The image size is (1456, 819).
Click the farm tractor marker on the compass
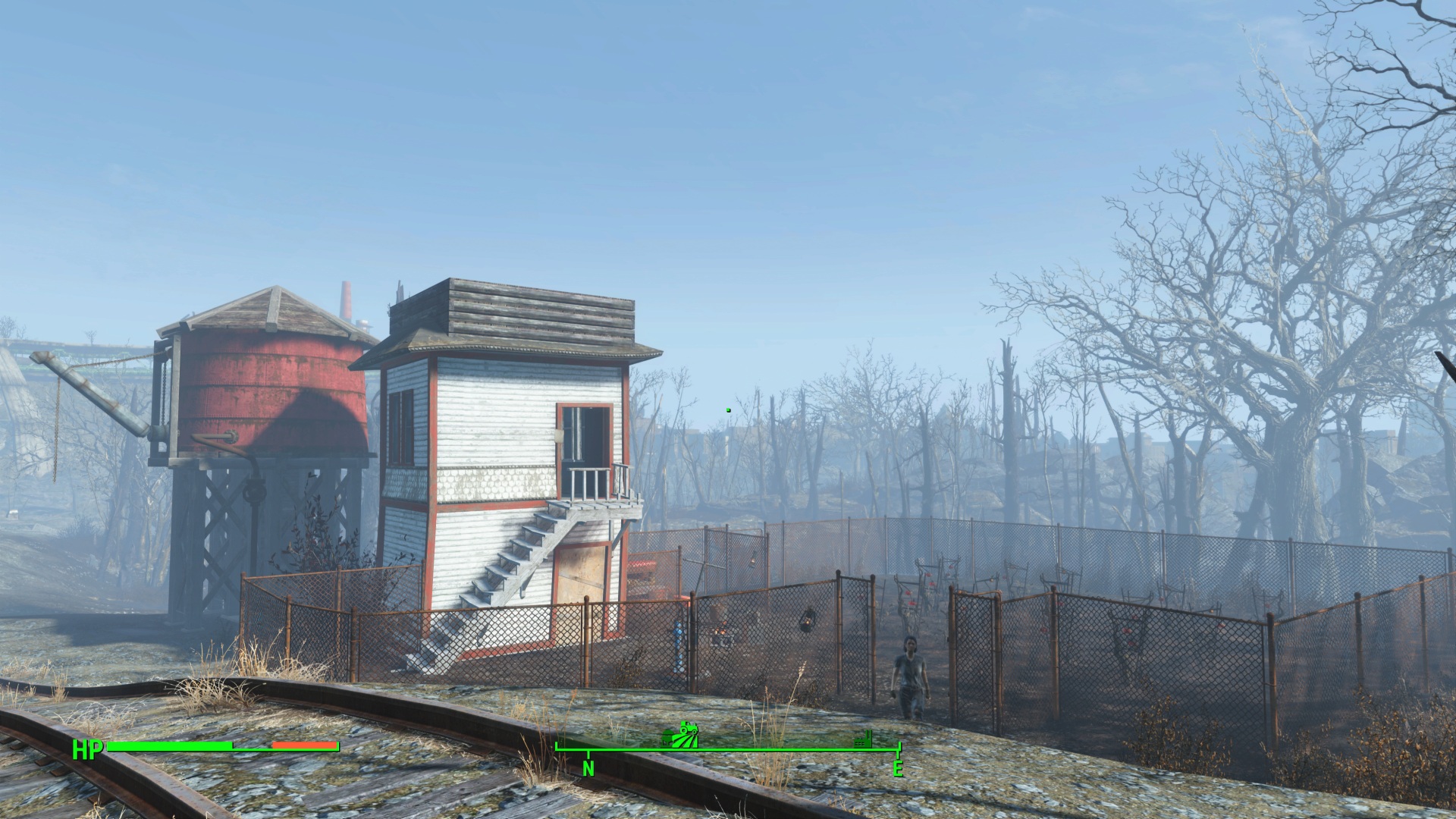coord(681,735)
